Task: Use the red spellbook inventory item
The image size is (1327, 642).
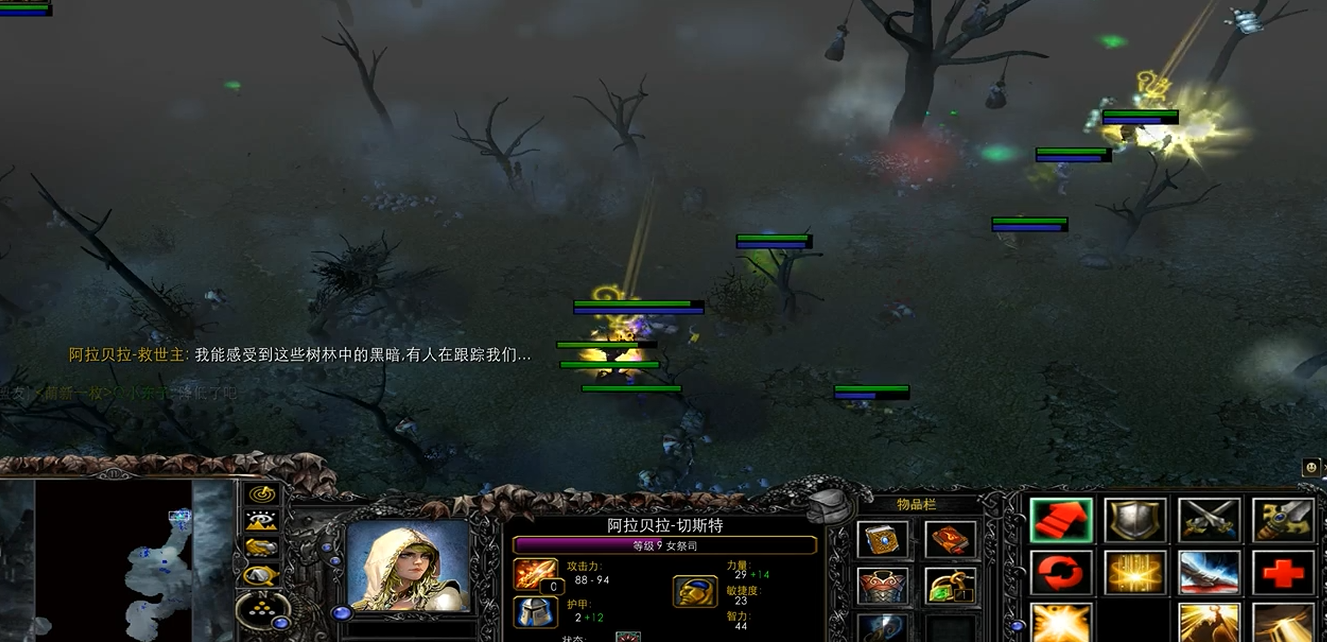Action: pos(950,540)
